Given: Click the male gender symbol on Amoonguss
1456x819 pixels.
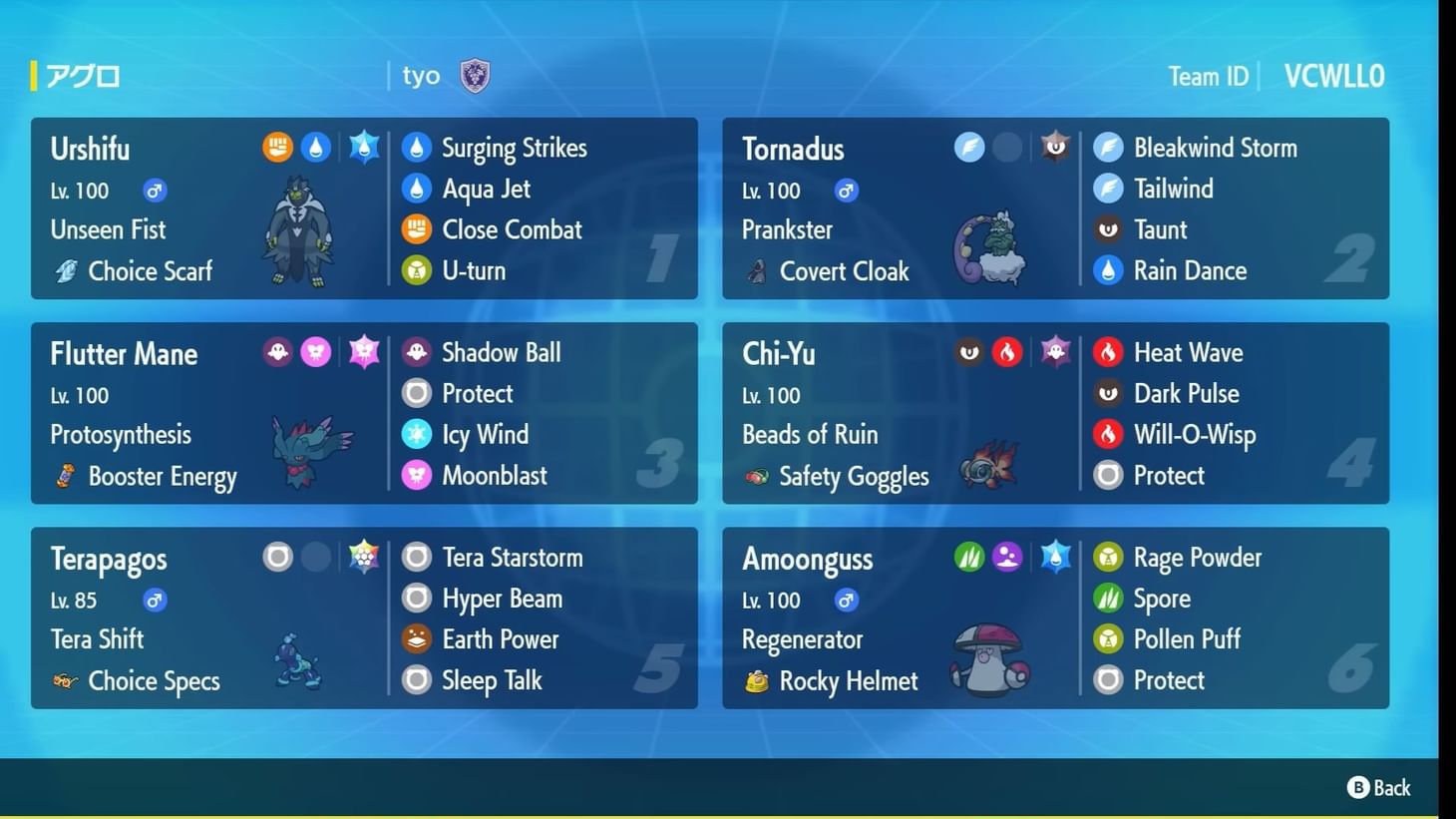Looking at the screenshot, I should [x=847, y=601].
